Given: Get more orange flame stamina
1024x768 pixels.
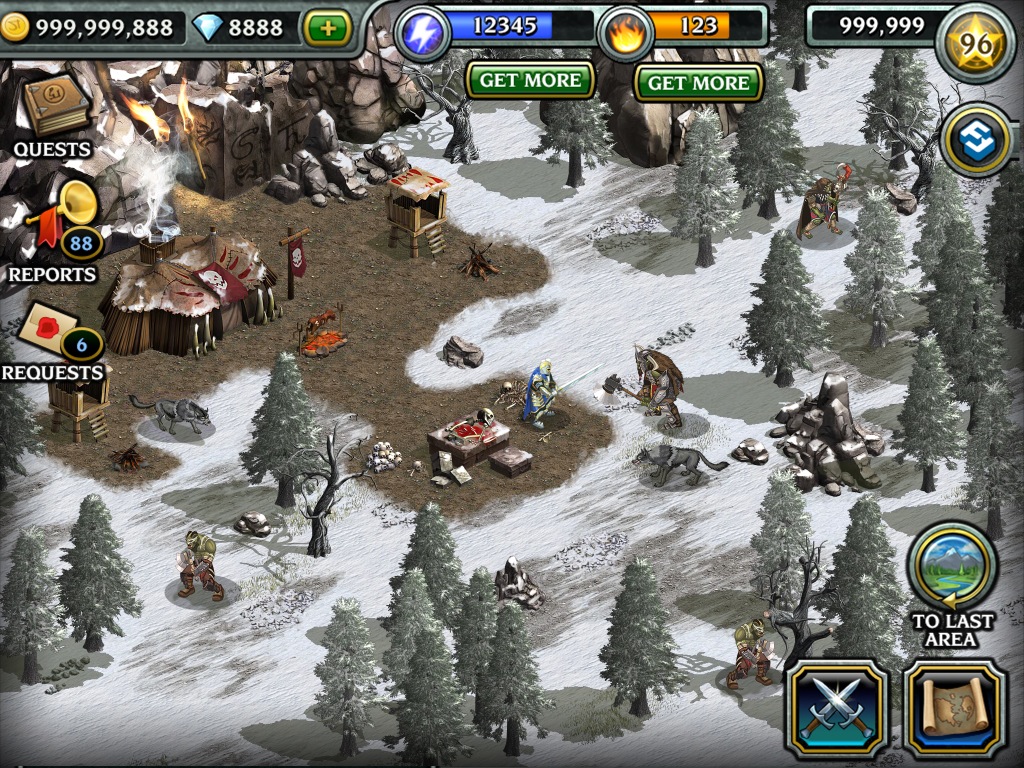Looking at the screenshot, I should tap(698, 83).
